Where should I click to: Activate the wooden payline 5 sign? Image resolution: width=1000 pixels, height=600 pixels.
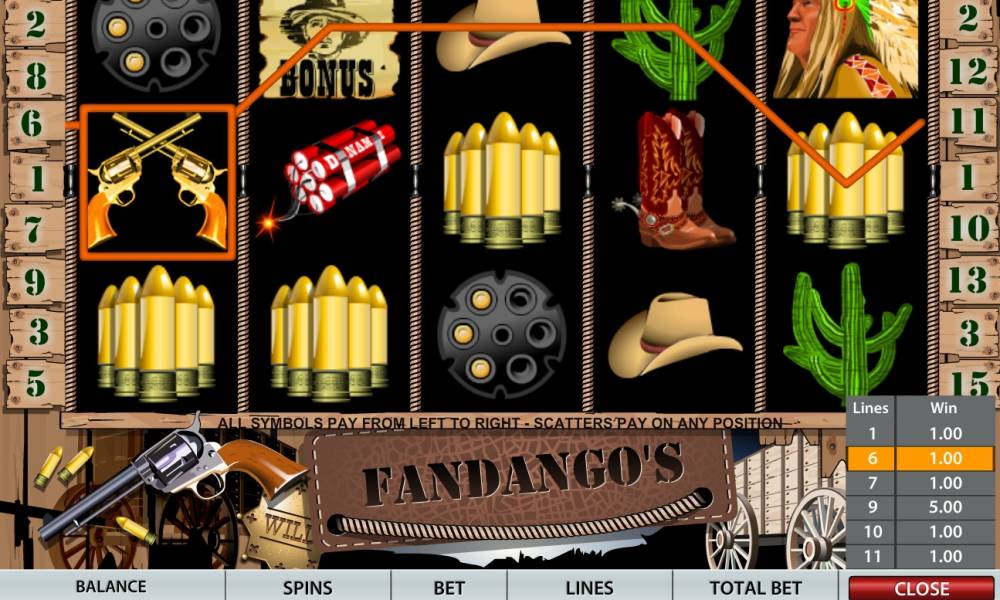click(35, 382)
